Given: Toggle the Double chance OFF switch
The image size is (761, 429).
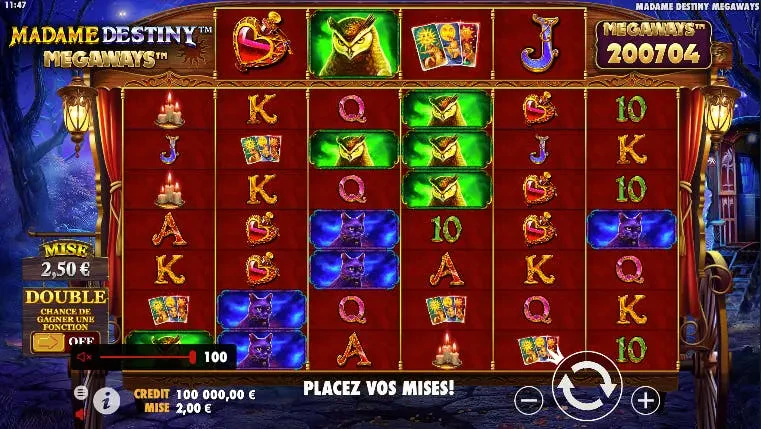Looking at the screenshot, I should tap(64, 342).
